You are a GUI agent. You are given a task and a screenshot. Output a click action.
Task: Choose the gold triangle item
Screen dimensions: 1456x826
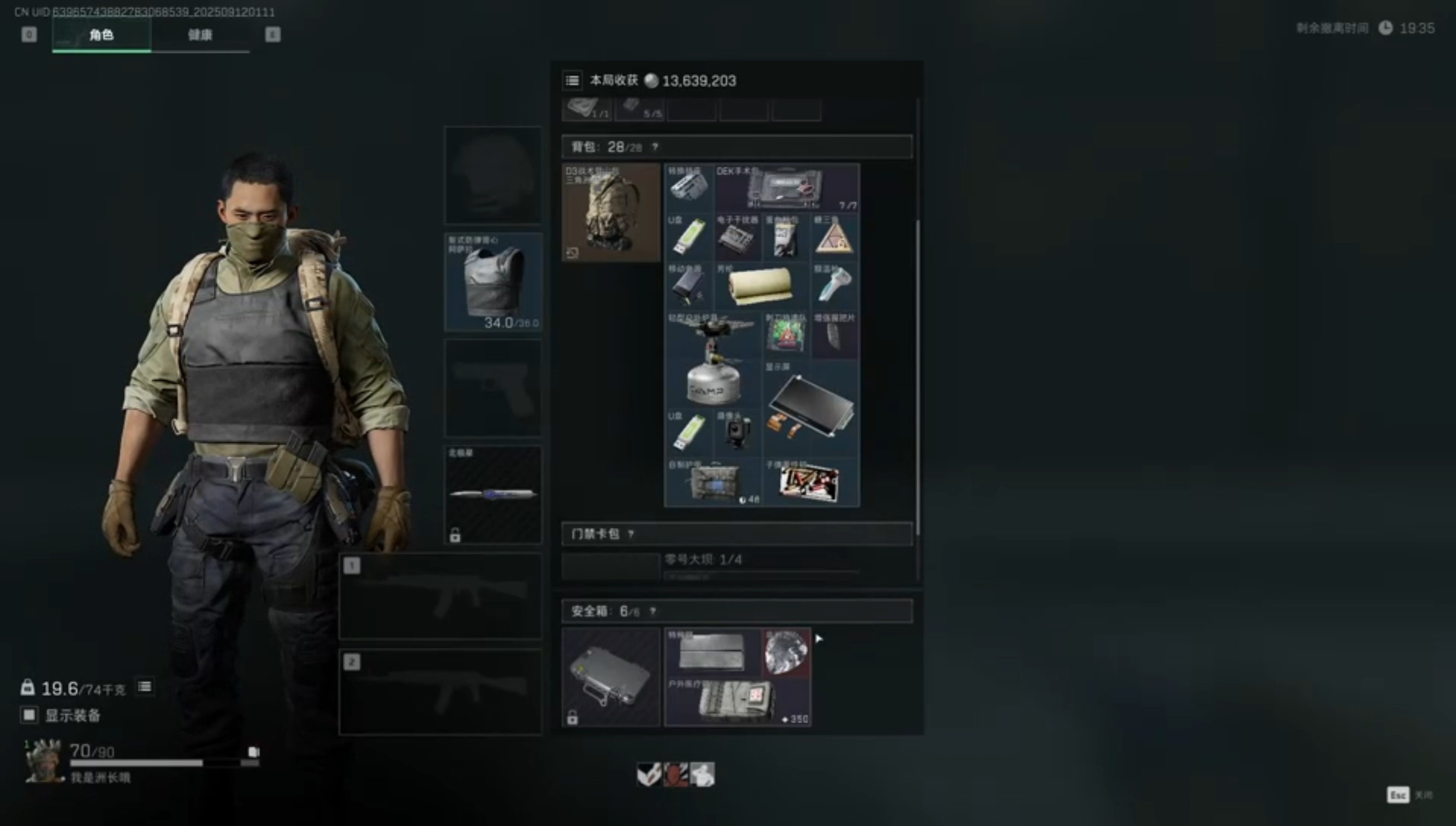click(x=834, y=237)
